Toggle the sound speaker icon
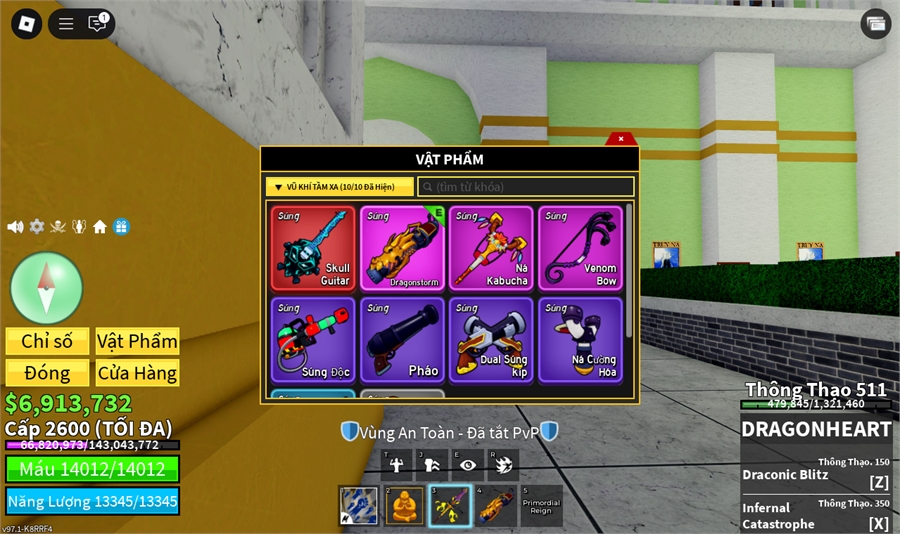 (15, 227)
